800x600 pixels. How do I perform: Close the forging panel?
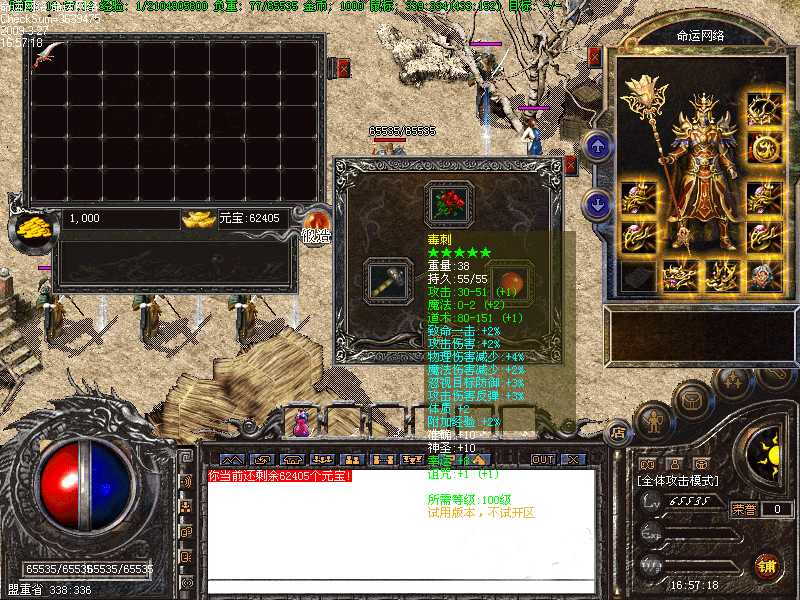[x=570, y=165]
